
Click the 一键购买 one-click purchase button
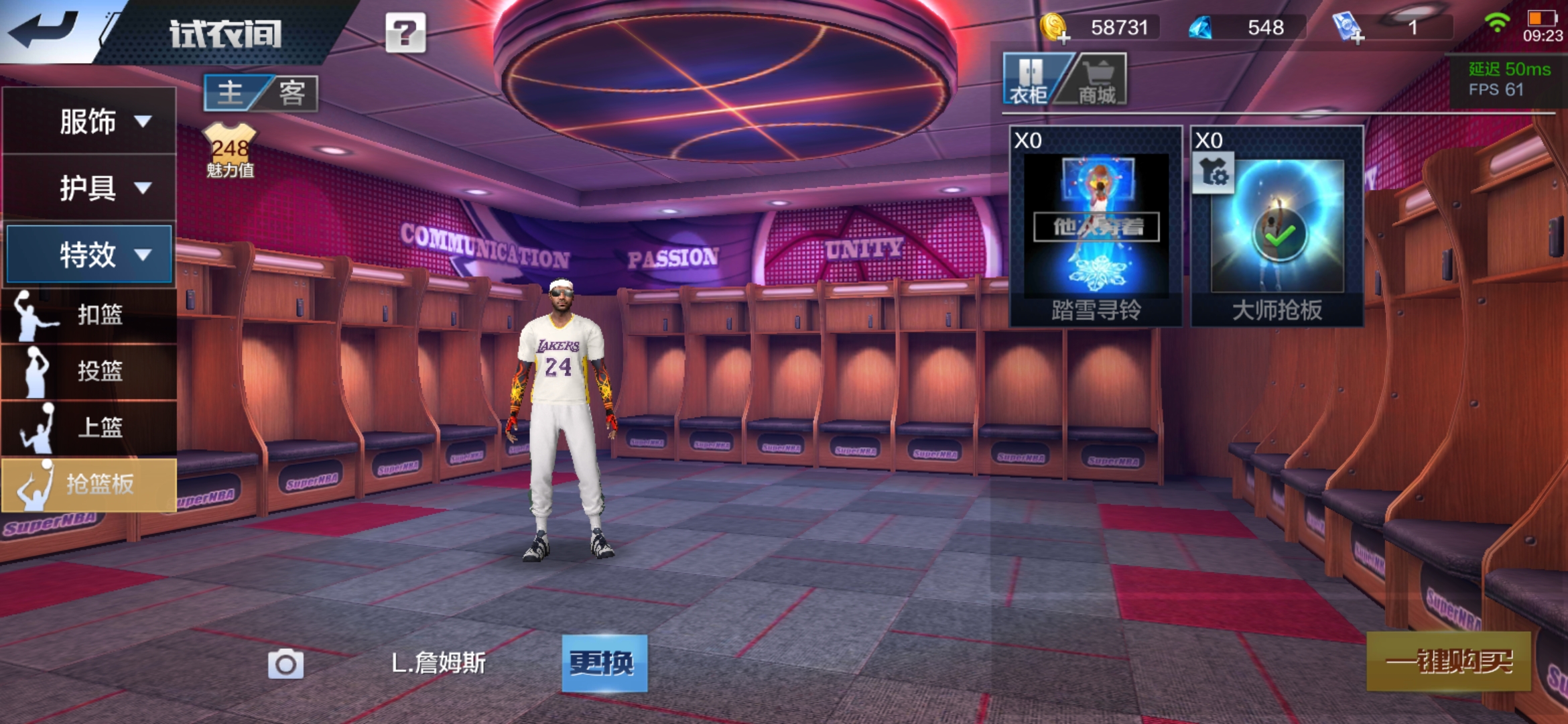point(1448,662)
